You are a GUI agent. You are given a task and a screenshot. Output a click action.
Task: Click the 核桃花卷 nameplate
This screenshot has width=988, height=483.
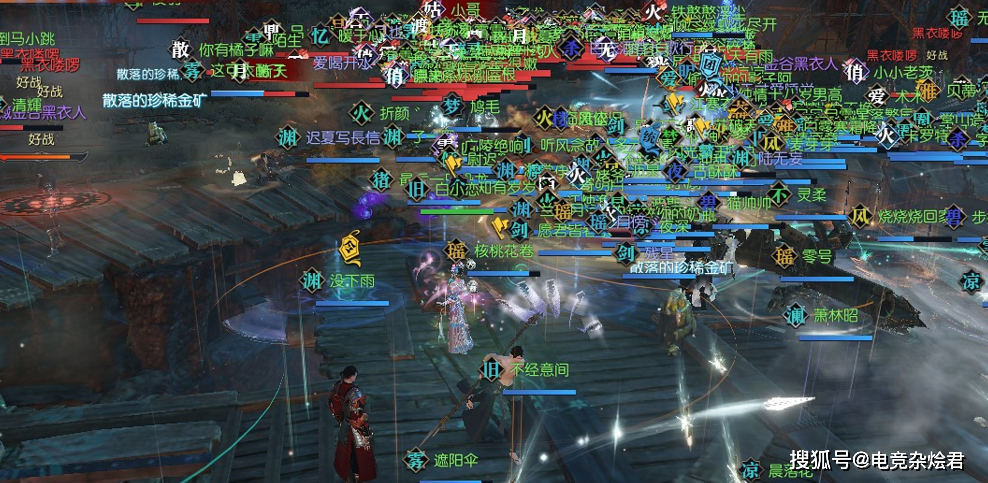[505, 249]
